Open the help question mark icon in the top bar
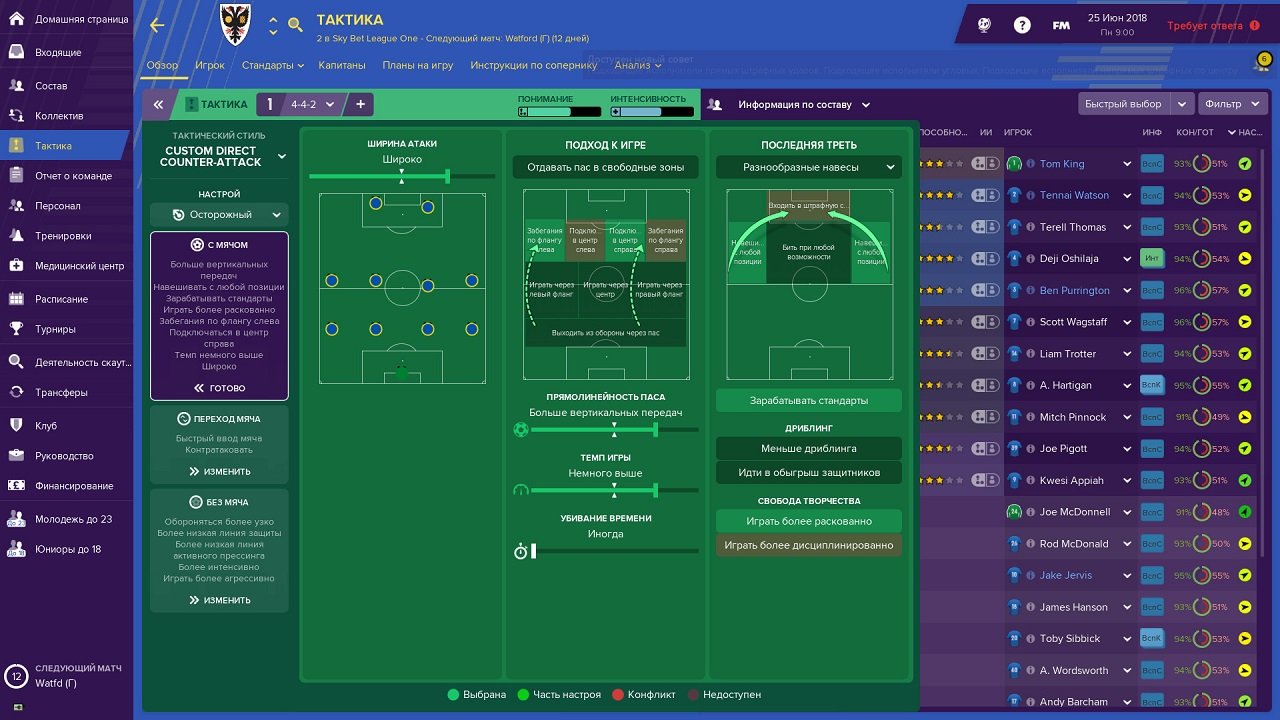Screen dimensions: 1280x720 point(1021,24)
